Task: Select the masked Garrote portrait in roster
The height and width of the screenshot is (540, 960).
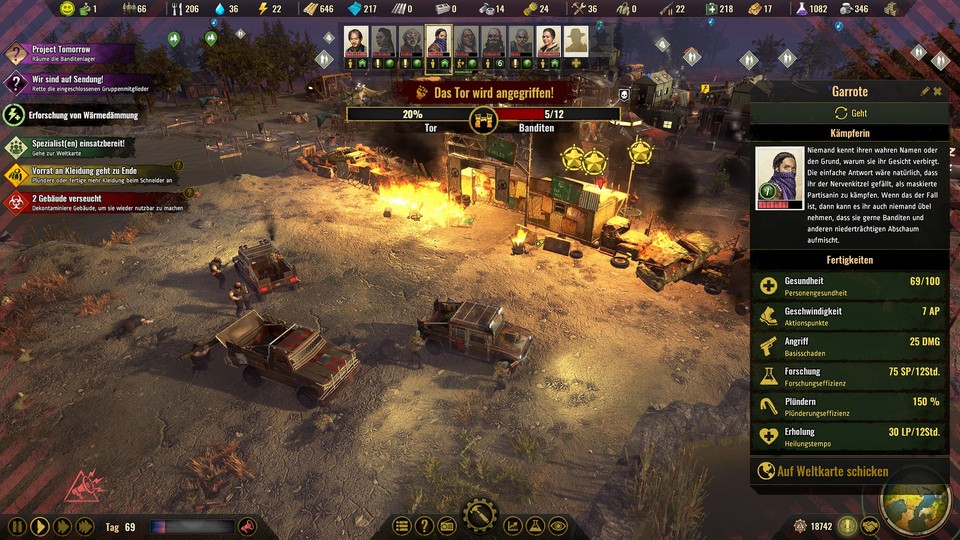Action: point(438,41)
